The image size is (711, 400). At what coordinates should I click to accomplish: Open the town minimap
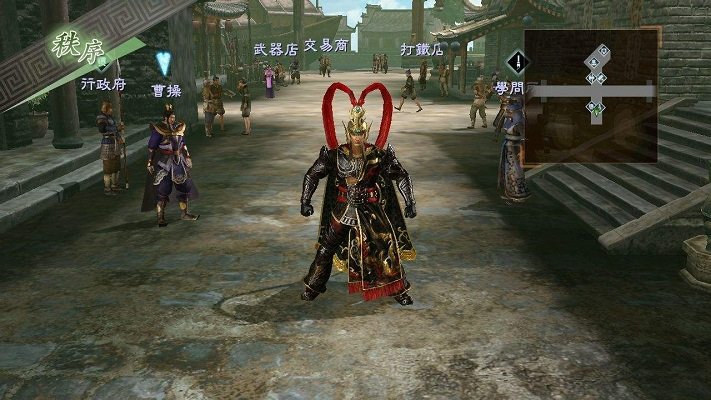[590, 96]
